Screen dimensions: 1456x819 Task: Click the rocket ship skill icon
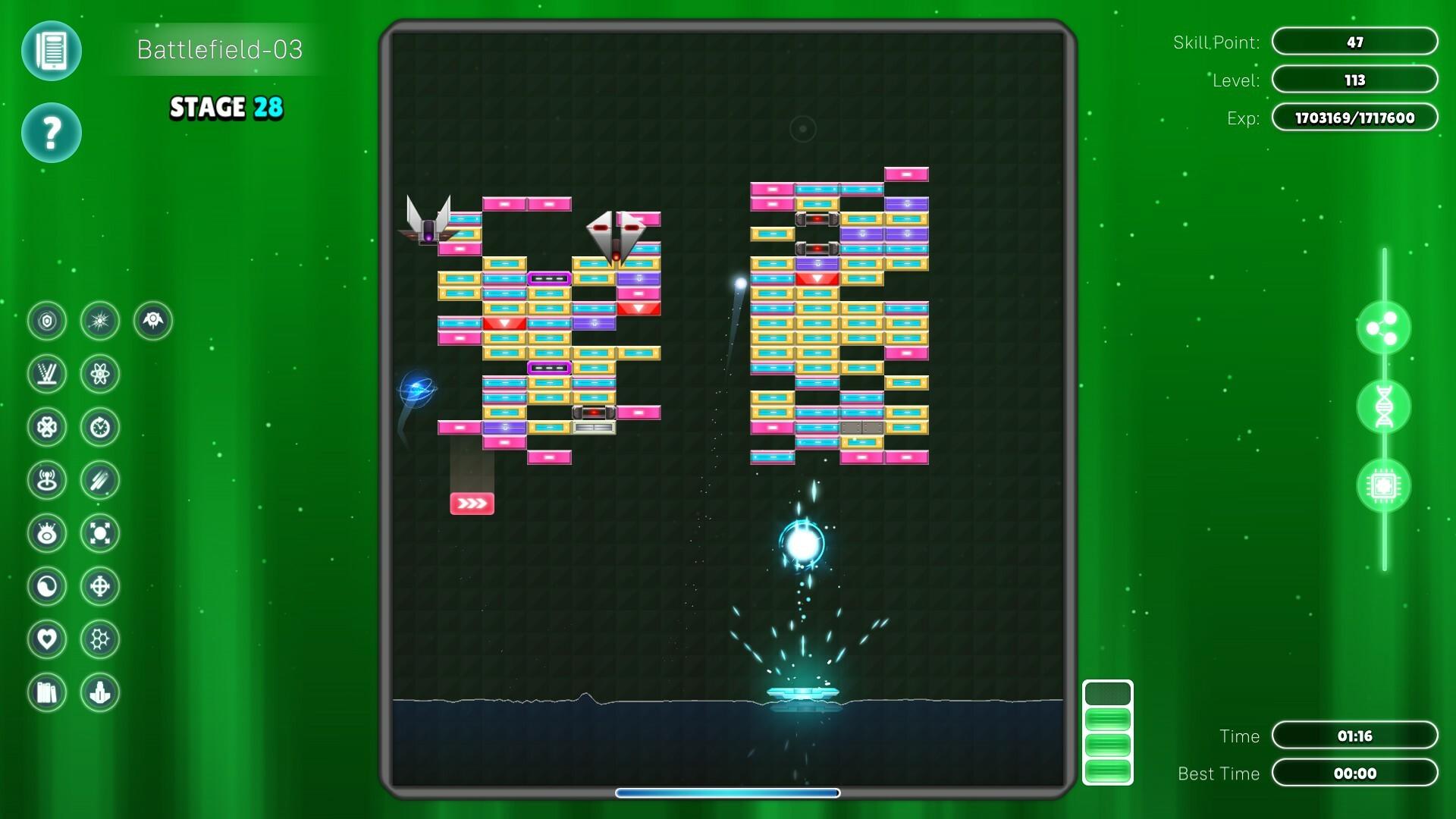153,320
